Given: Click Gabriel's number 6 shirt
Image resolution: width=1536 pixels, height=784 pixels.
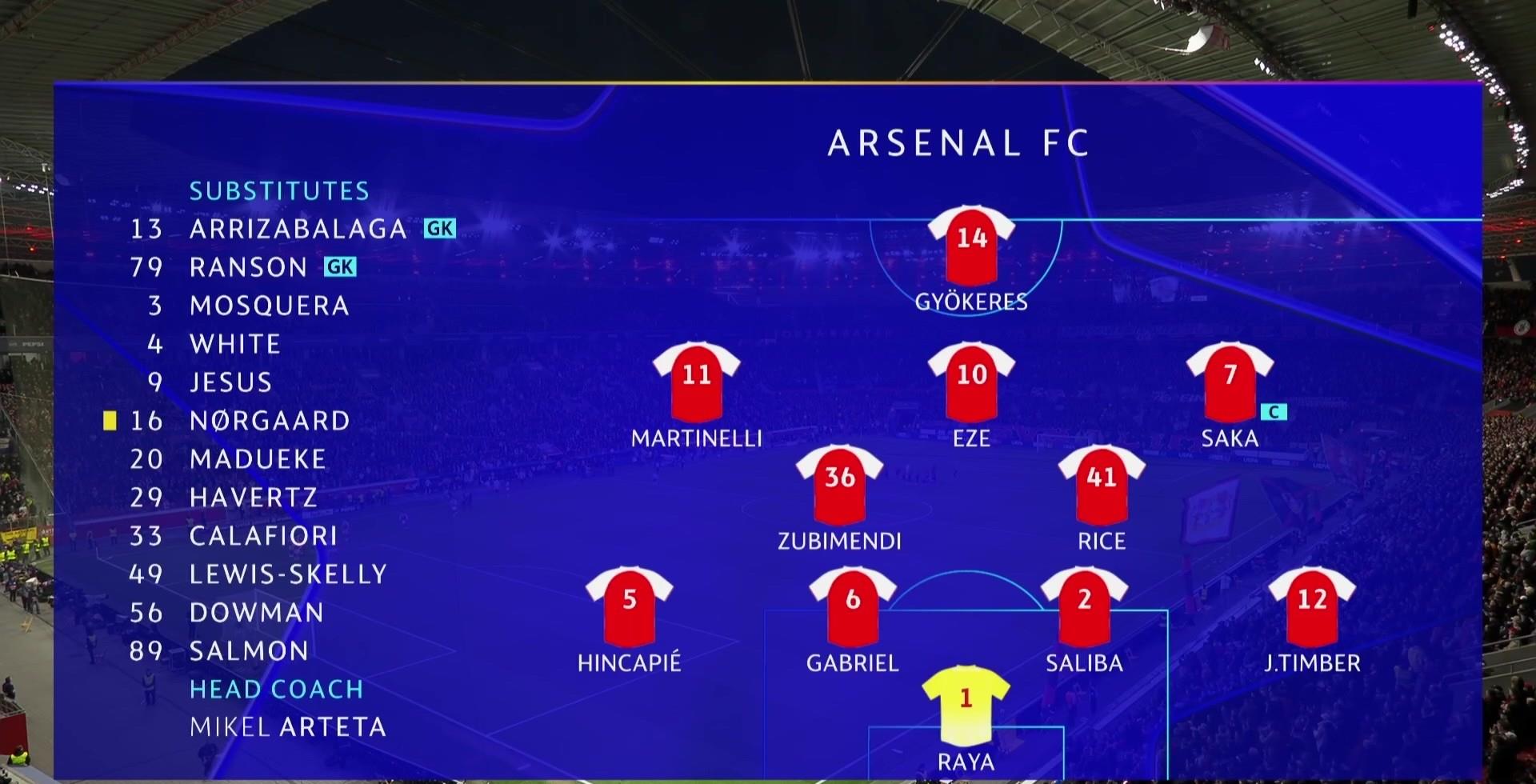Looking at the screenshot, I should click(852, 606).
